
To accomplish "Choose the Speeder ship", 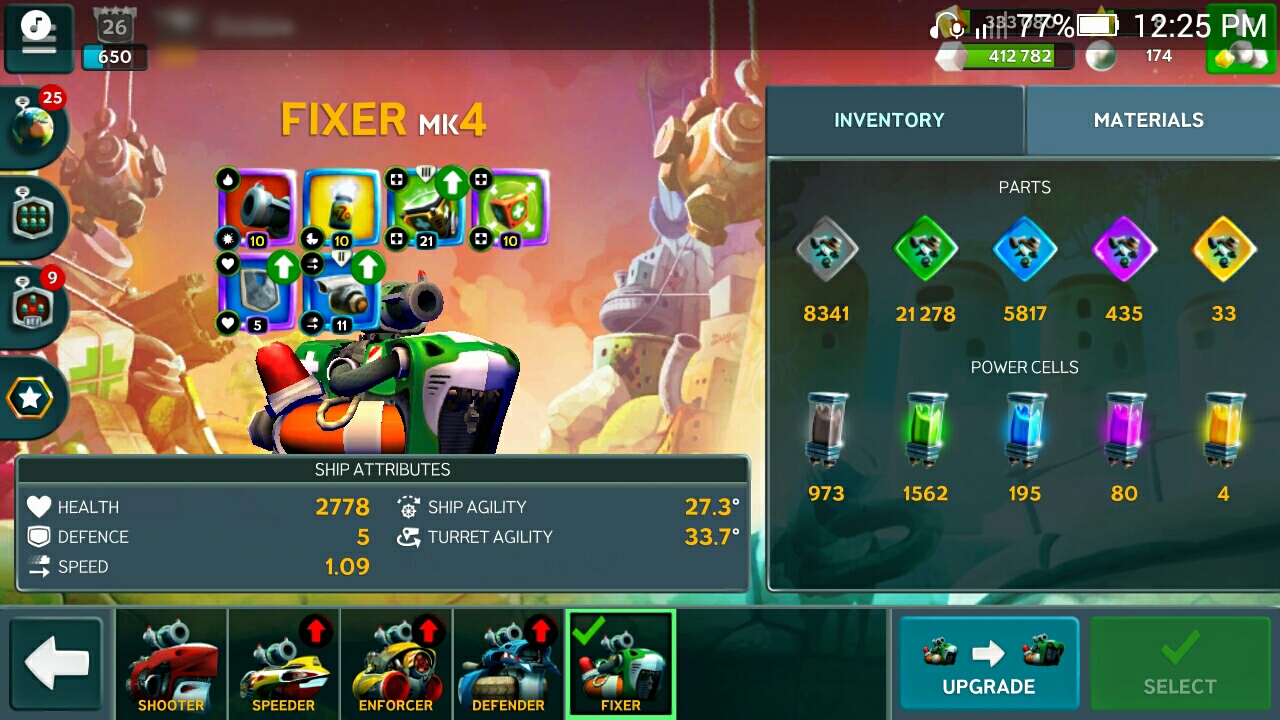I will click(283, 664).
